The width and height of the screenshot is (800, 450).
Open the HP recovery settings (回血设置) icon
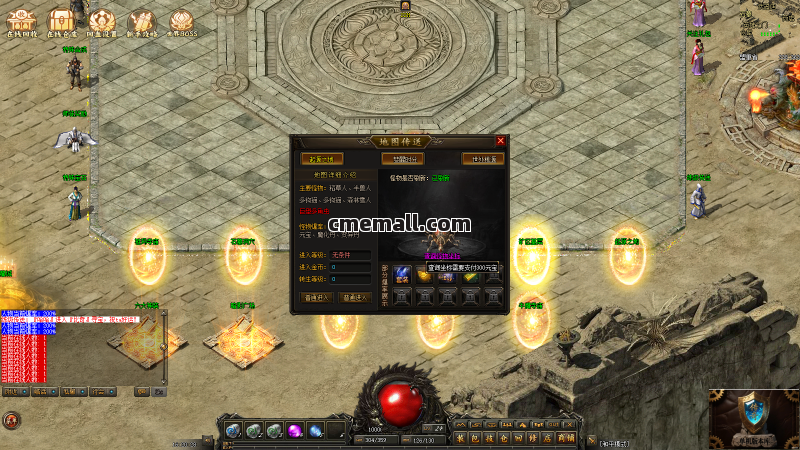pyautogui.click(x=101, y=21)
